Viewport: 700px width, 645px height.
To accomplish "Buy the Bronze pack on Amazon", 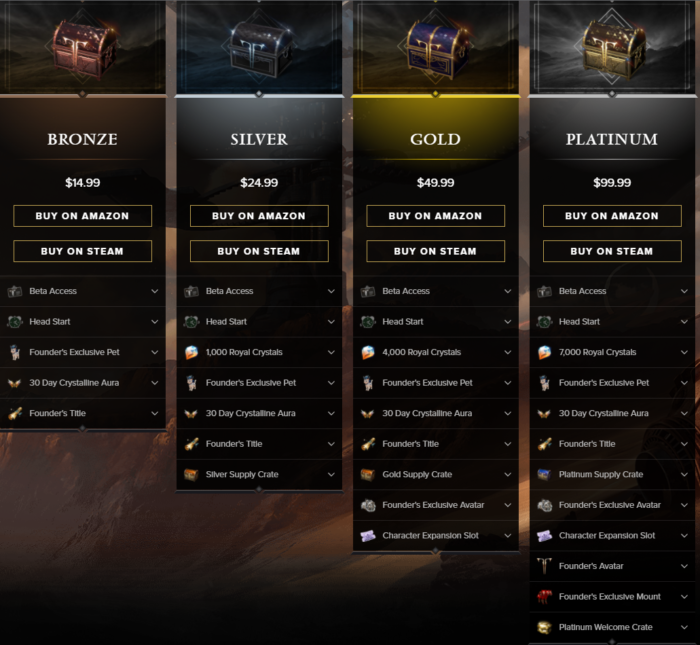I will pos(83,216).
